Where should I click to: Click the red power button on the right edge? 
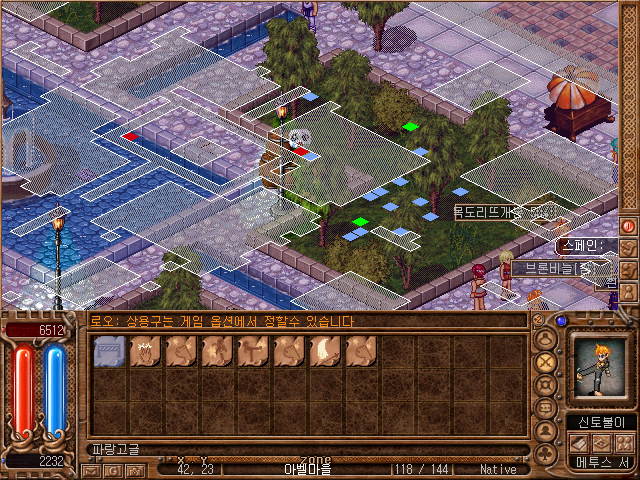629,226
